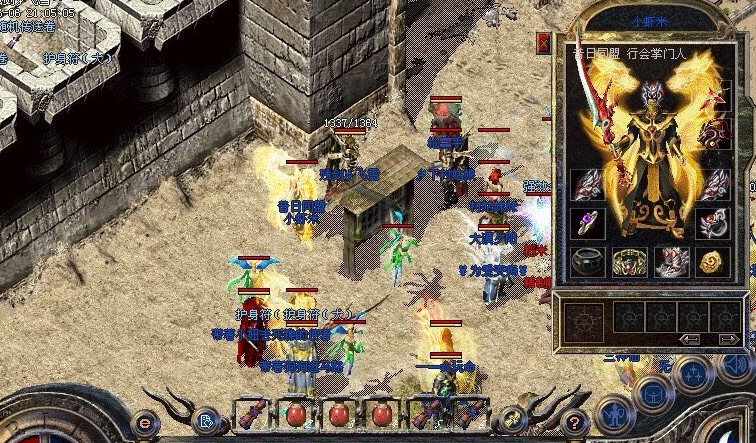This screenshot has height=443, width=756.
Task: Select the black bracelet equipment slot
Action: tap(586, 261)
